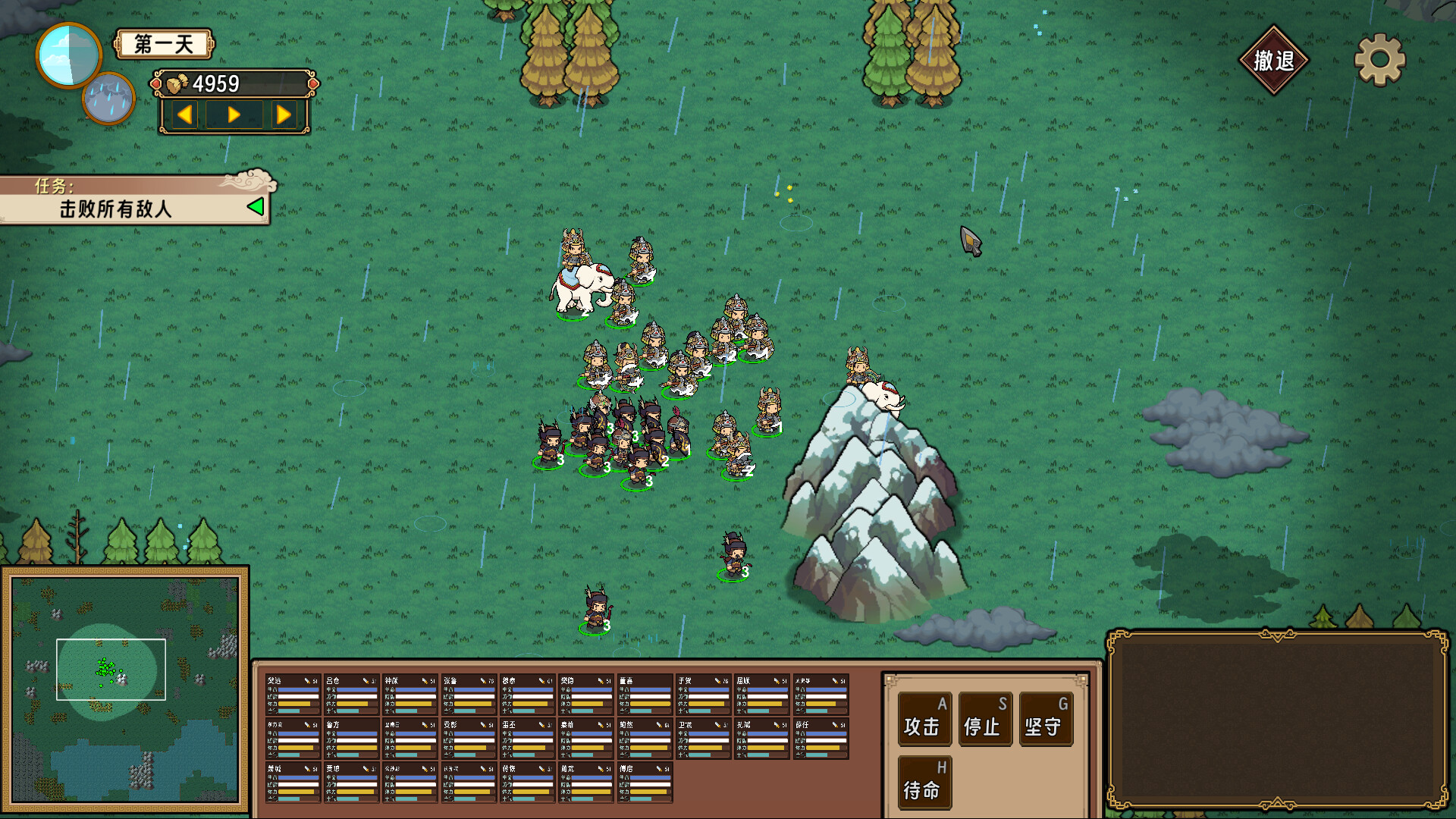Activate the 坚守 hold position command

point(1045,719)
